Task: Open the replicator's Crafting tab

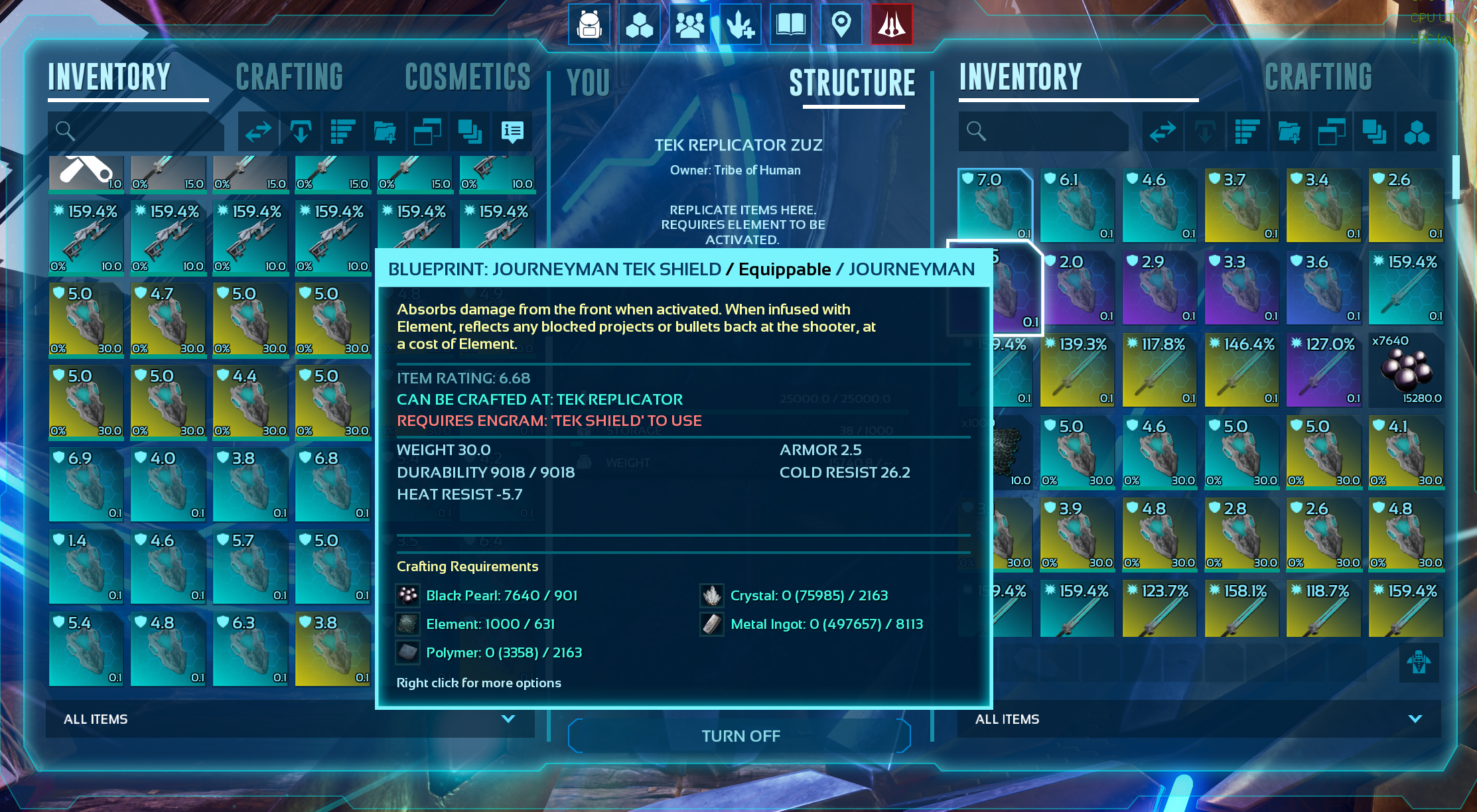Action: click(x=1318, y=77)
